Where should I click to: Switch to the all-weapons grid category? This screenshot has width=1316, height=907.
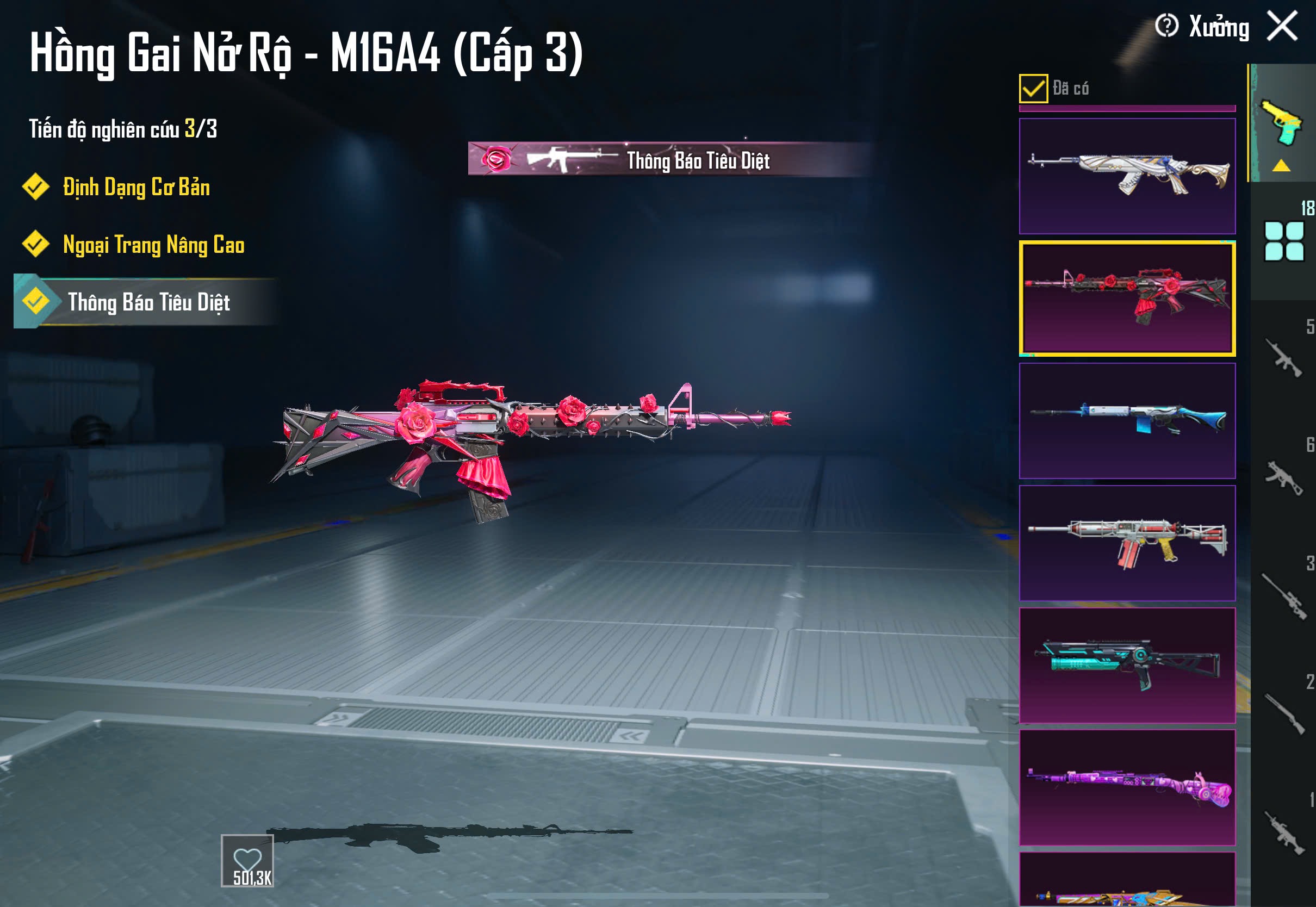1283,241
